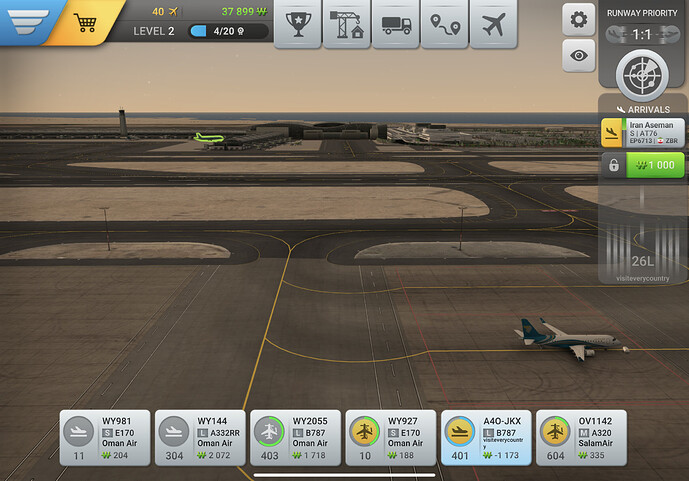Adjust the 1:1 runway priority control
The image size is (689, 481).
pos(642,33)
